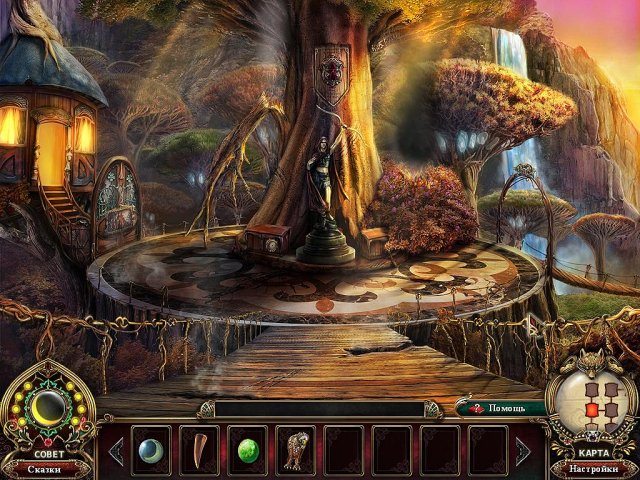This screenshot has width=640, height=480.
Task: Show previous inventory items with left arrow
Action: coord(115,451)
